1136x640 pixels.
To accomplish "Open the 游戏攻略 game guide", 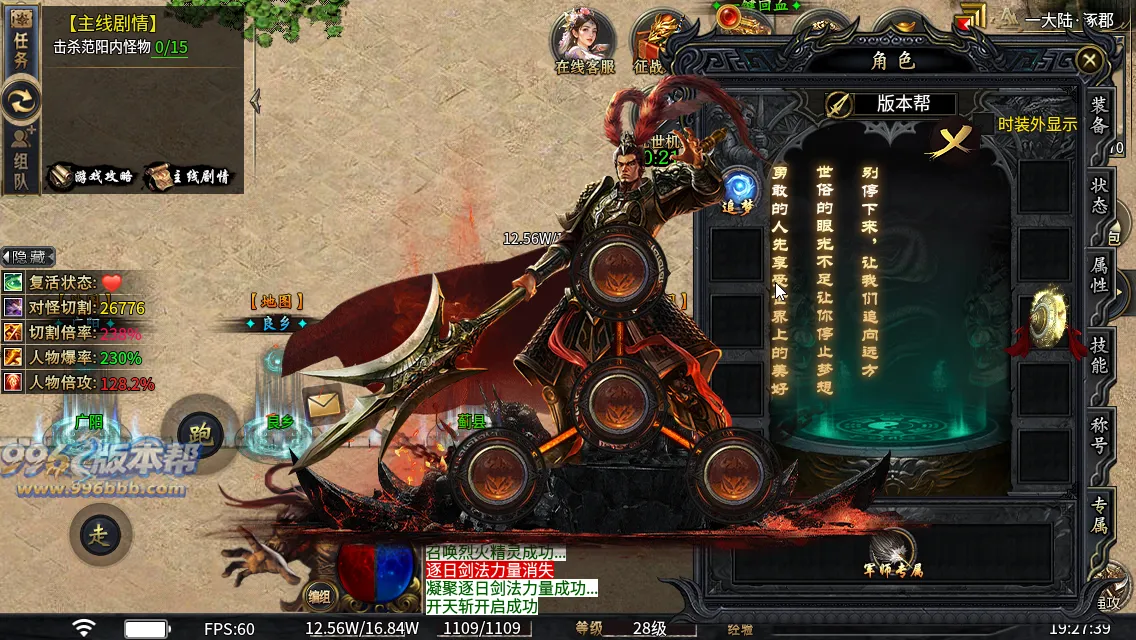I will 93,176.
